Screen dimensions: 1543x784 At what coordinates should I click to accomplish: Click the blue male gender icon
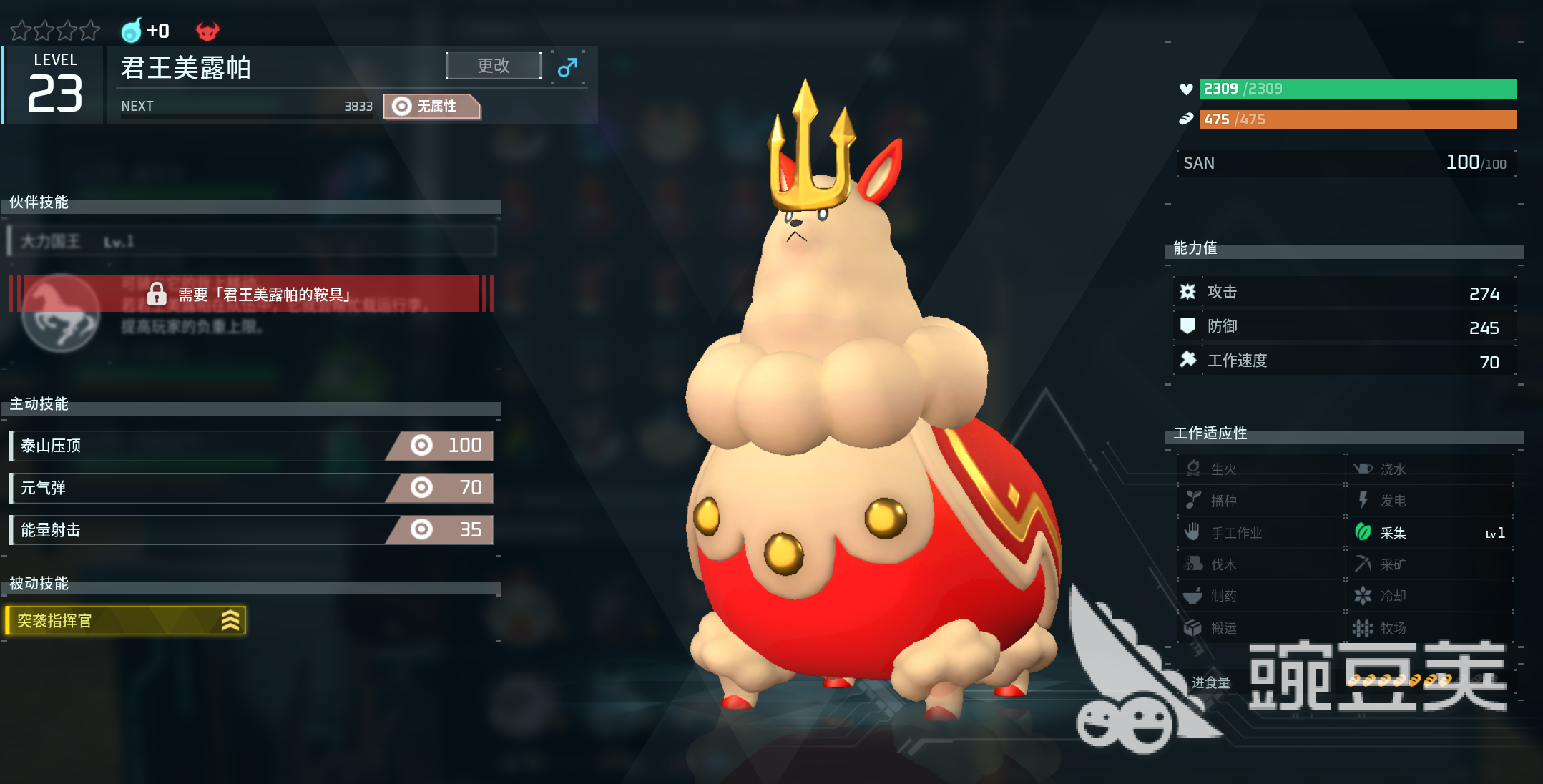568,67
